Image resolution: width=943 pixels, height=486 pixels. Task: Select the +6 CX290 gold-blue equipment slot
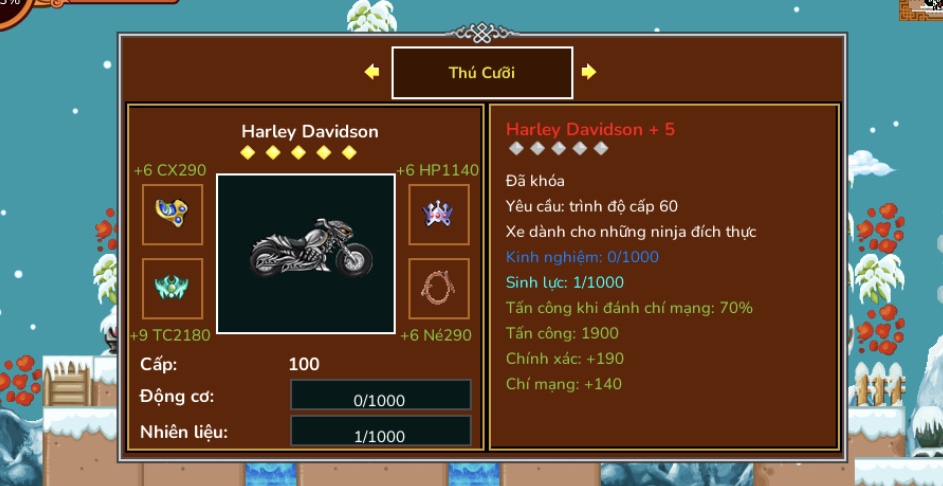click(x=172, y=214)
